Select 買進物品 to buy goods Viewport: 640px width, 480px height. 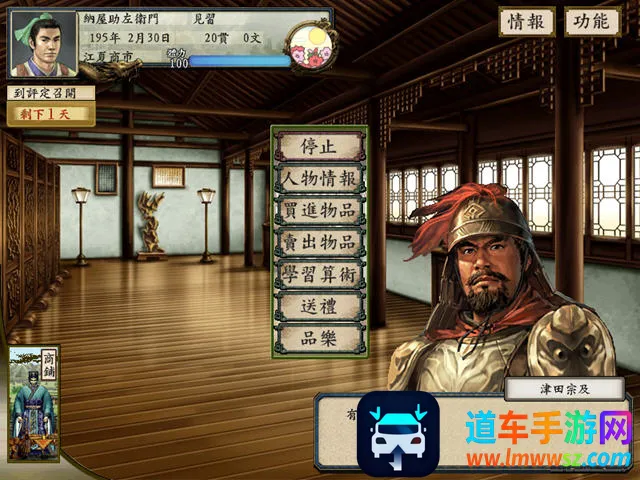pos(319,210)
